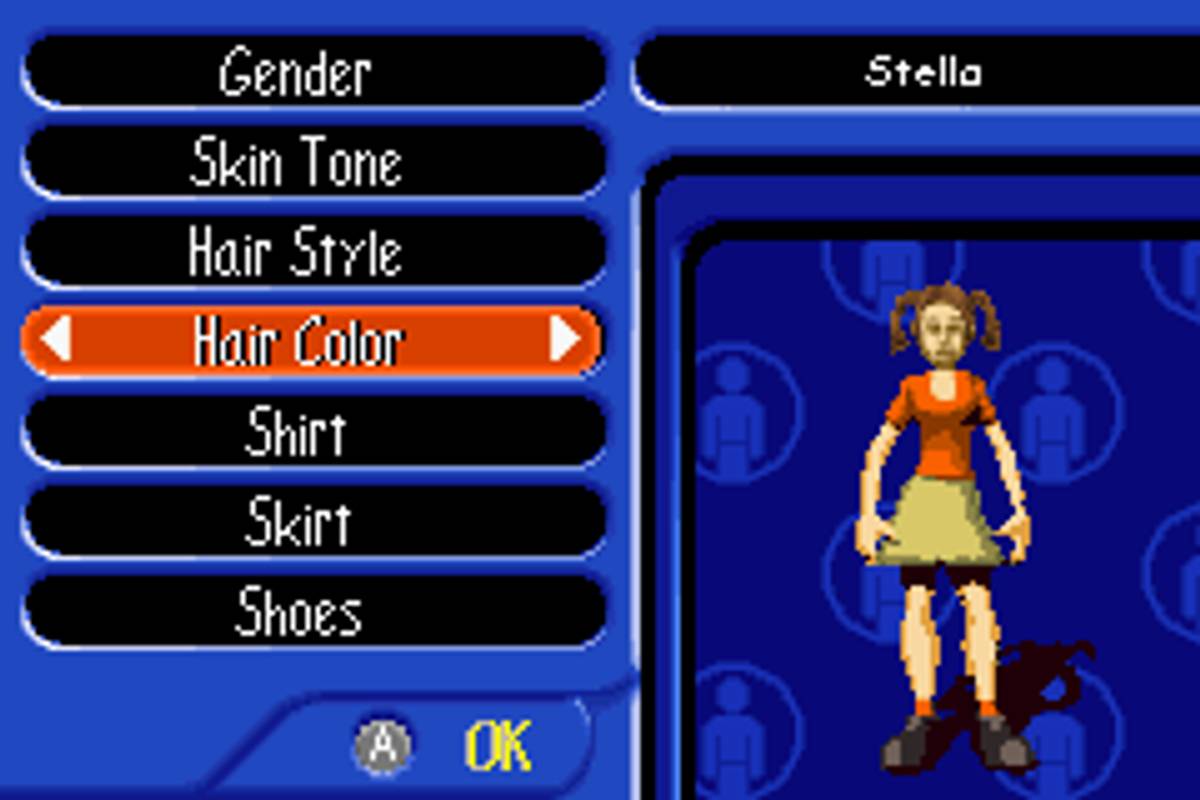Edit the character name Stella
Image resolution: width=1200 pixels, height=800 pixels.
[x=922, y=72]
